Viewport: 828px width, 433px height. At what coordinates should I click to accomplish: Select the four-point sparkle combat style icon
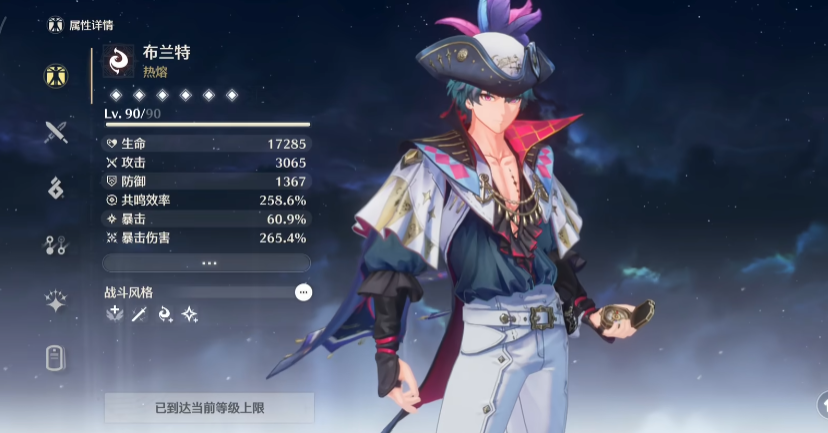coord(189,315)
